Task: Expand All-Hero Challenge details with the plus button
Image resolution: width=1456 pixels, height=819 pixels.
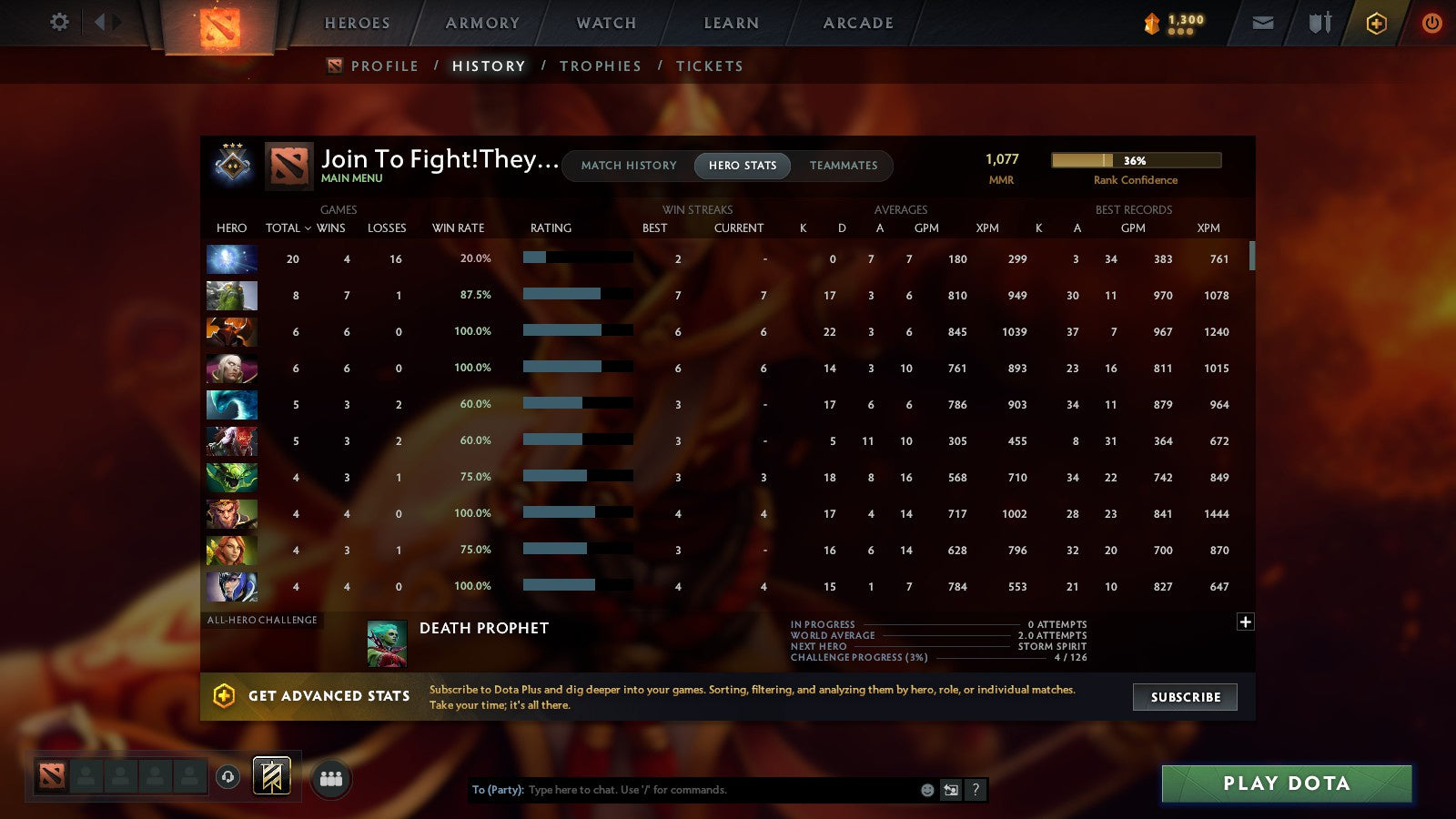Action: pos(1245,621)
